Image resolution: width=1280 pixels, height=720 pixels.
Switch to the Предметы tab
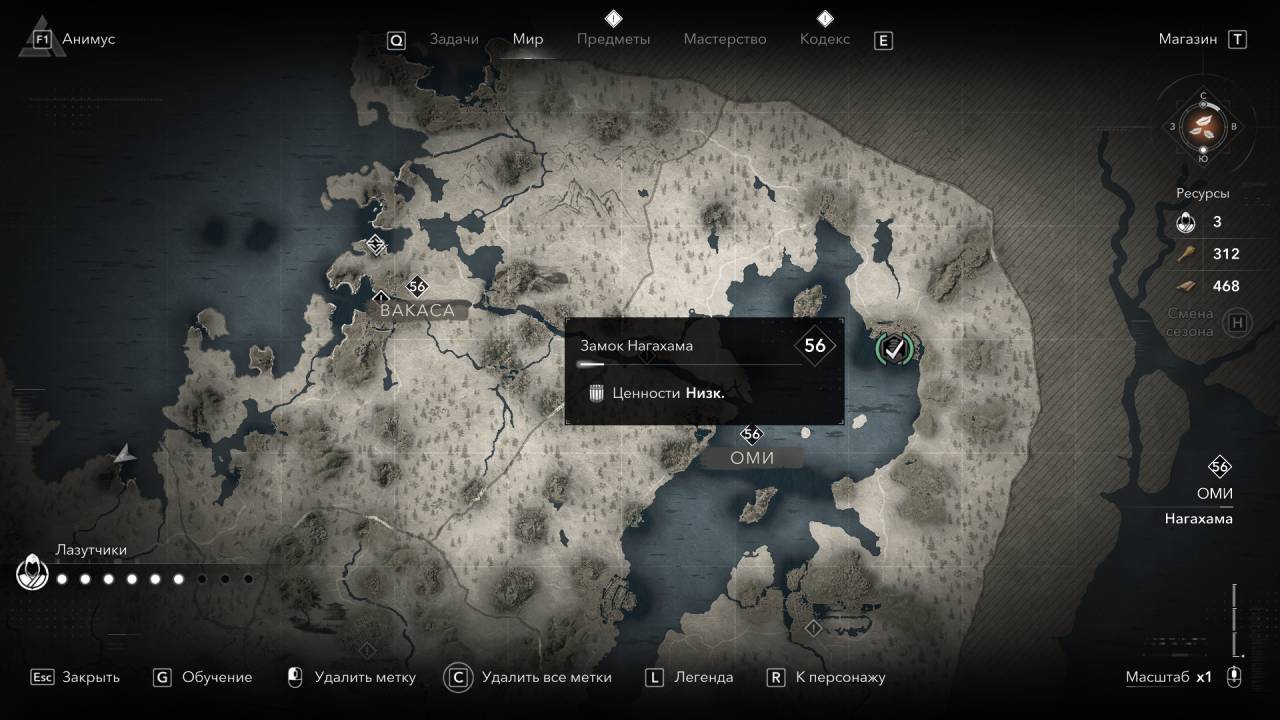pyautogui.click(x=613, y=39)
